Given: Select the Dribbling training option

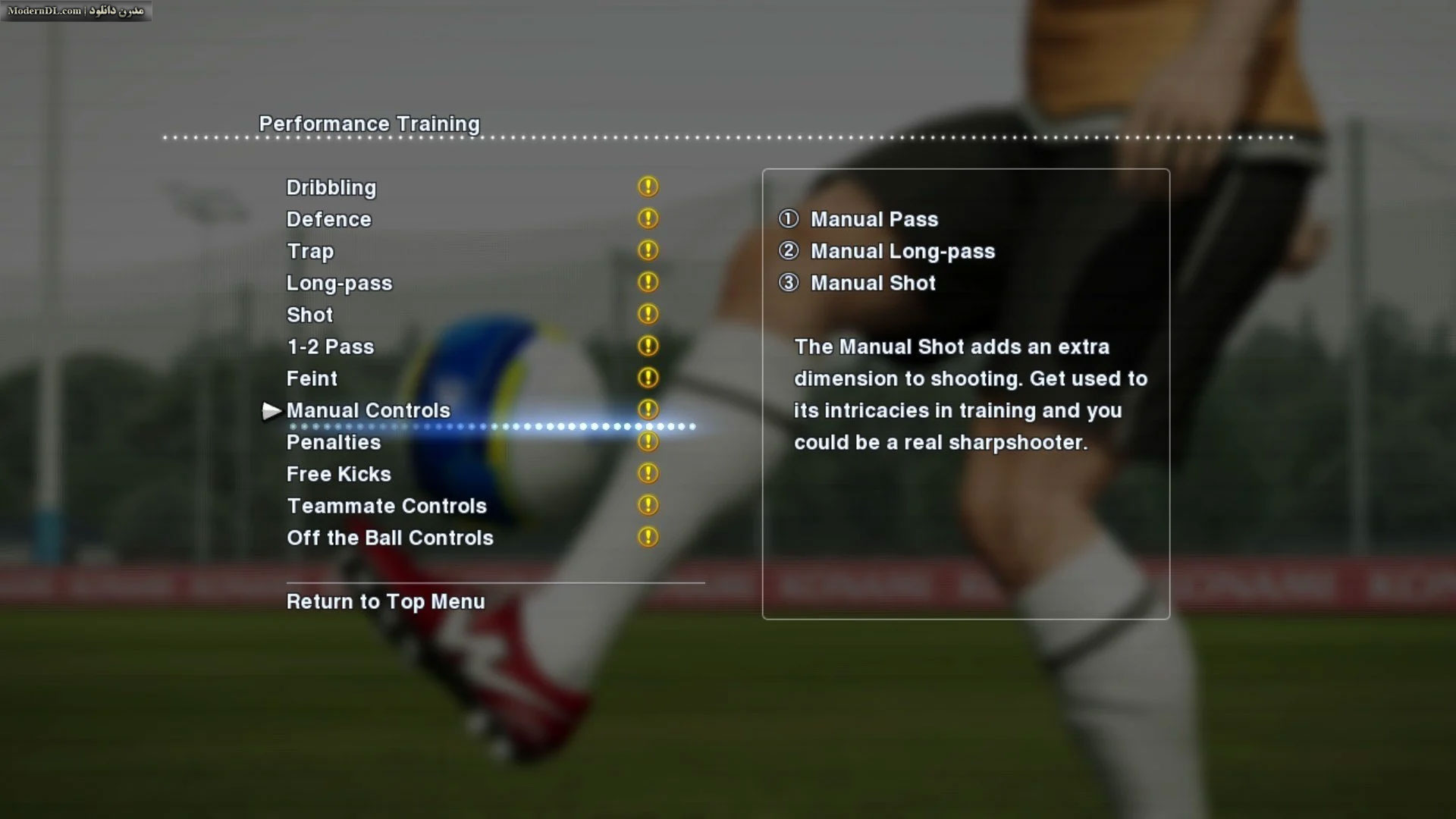Looking at the screenshot, I should coord(331,187).
